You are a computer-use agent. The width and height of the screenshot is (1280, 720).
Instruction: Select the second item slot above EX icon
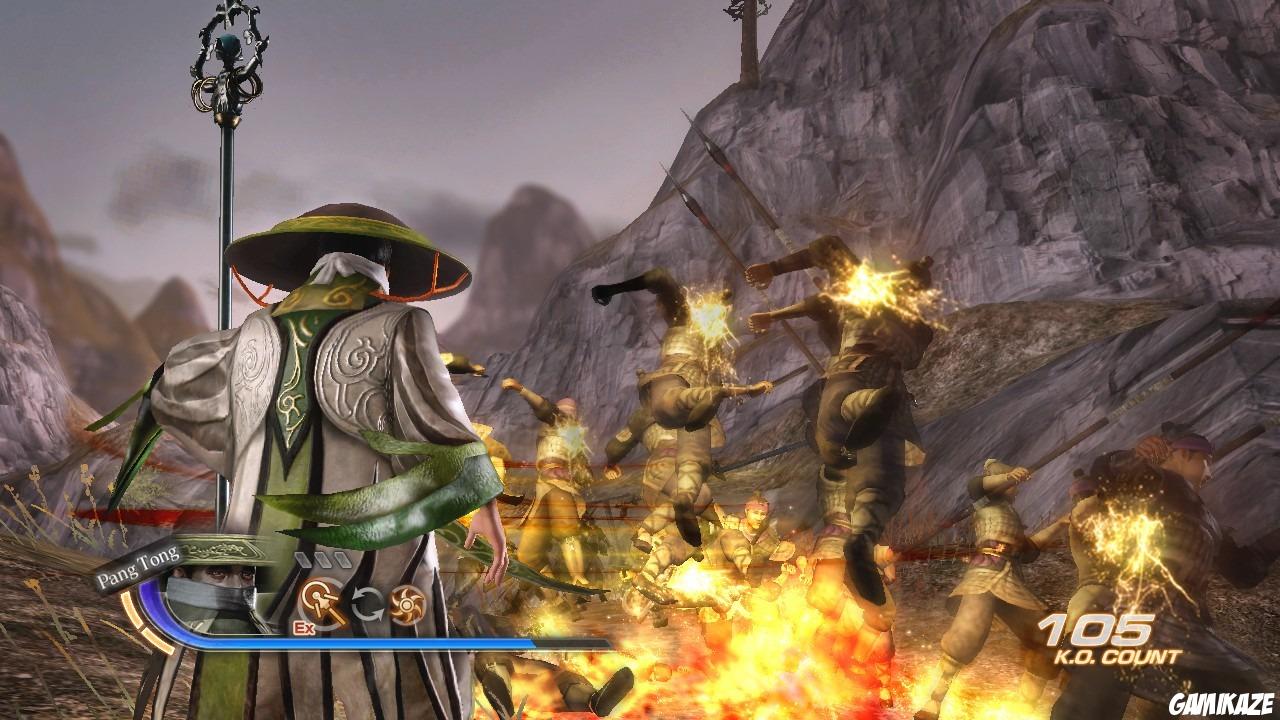click(322, 560)
